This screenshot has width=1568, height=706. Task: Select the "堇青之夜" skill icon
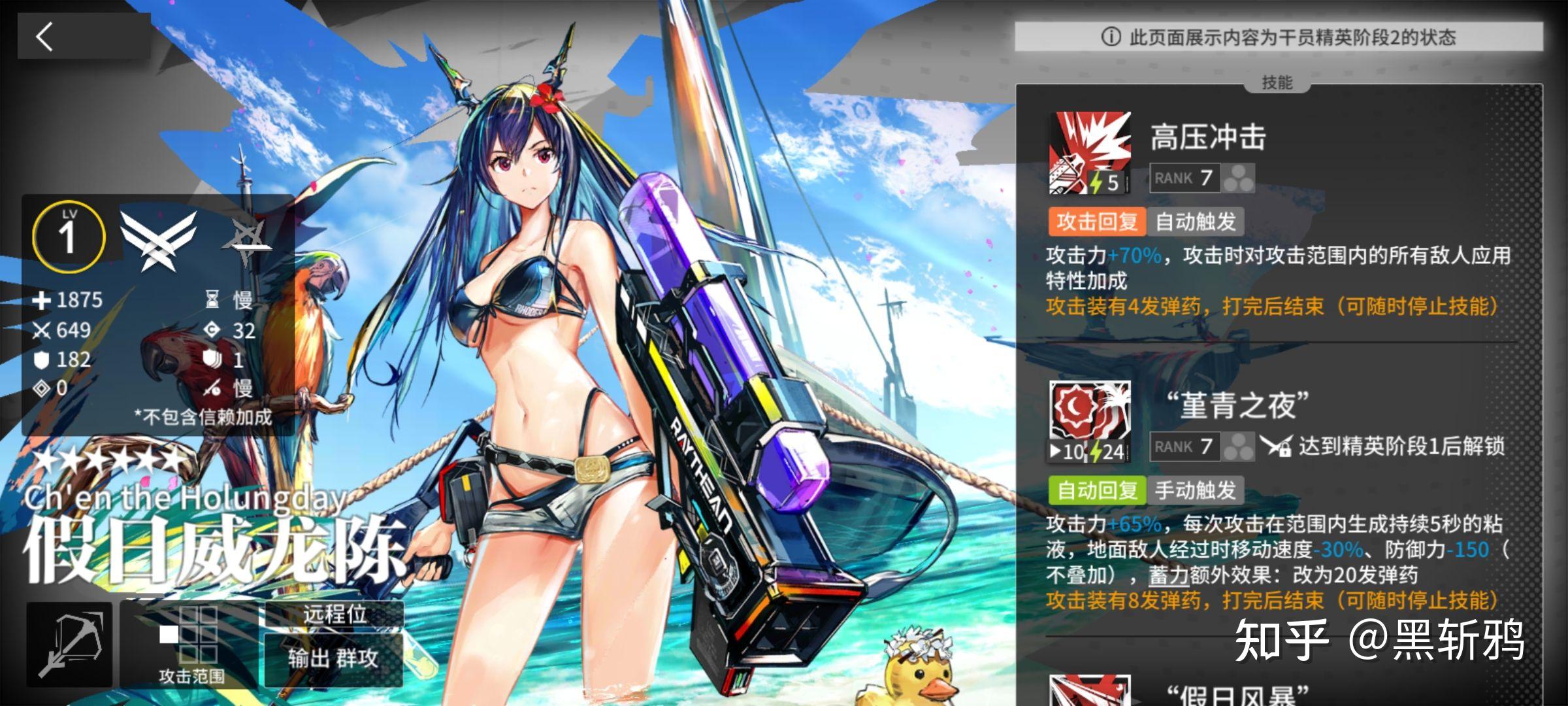click(1090, 422)
